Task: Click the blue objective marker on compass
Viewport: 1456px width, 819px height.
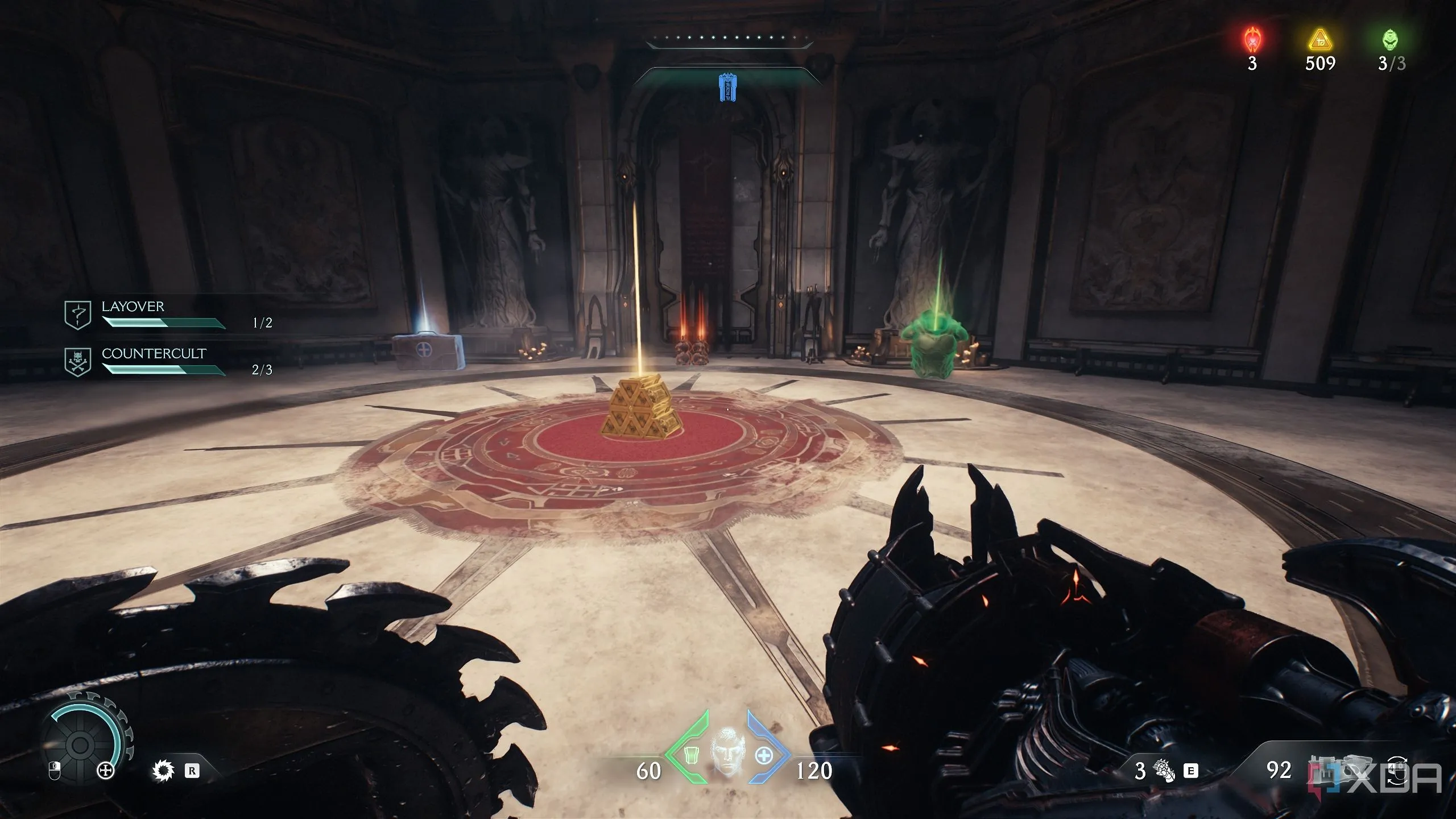Action: pos(725,88)
